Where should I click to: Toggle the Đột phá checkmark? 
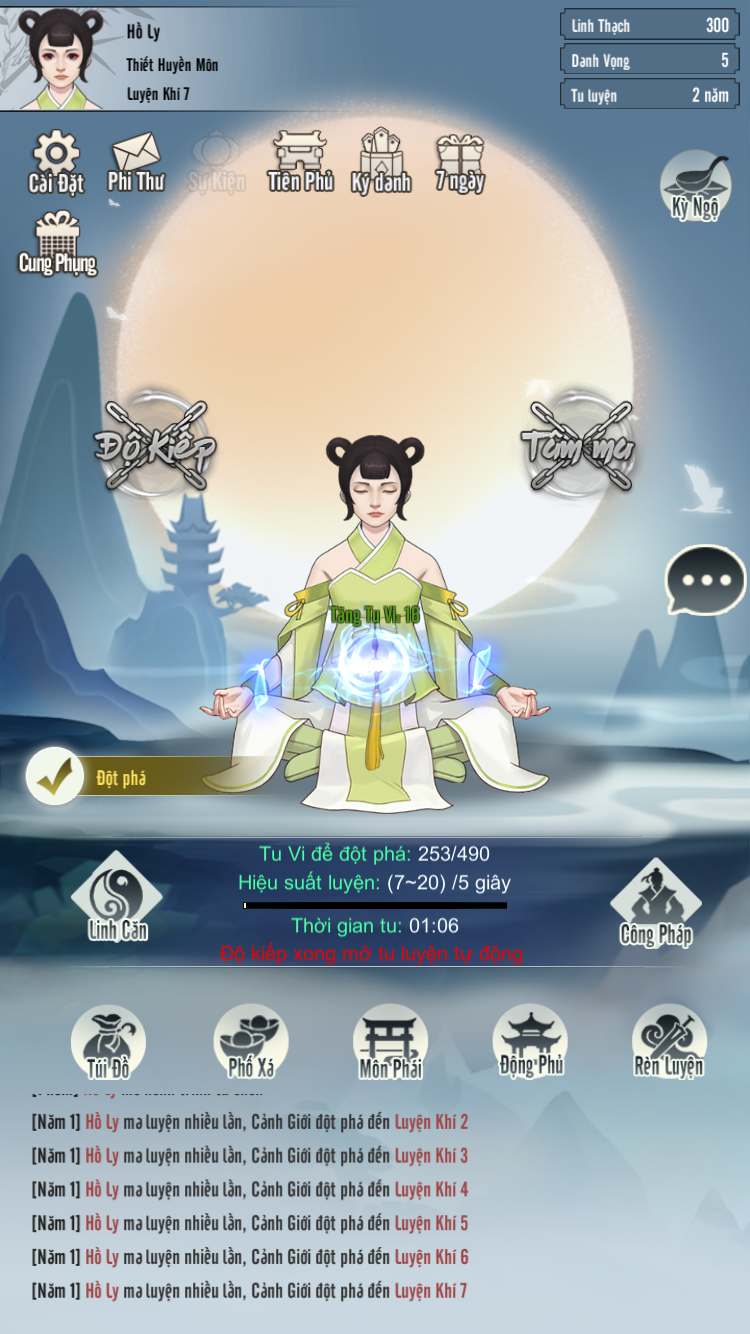(x=55, y=777)
